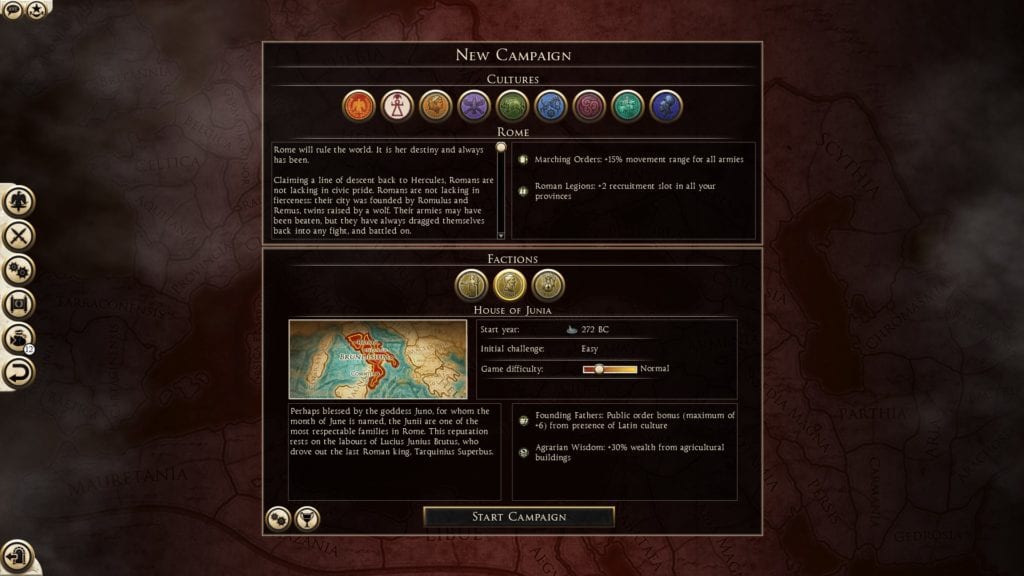This screenshot has height=576, width=1024.
Task: Choose the green boar culture emblem
Action: [512, 105]
